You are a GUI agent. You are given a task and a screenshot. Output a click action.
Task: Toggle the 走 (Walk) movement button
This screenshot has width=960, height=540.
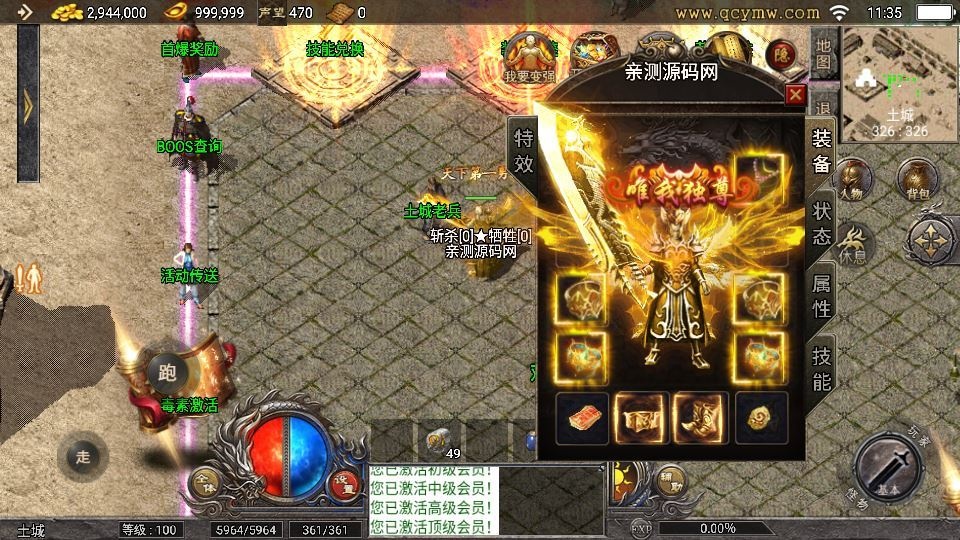83,457
